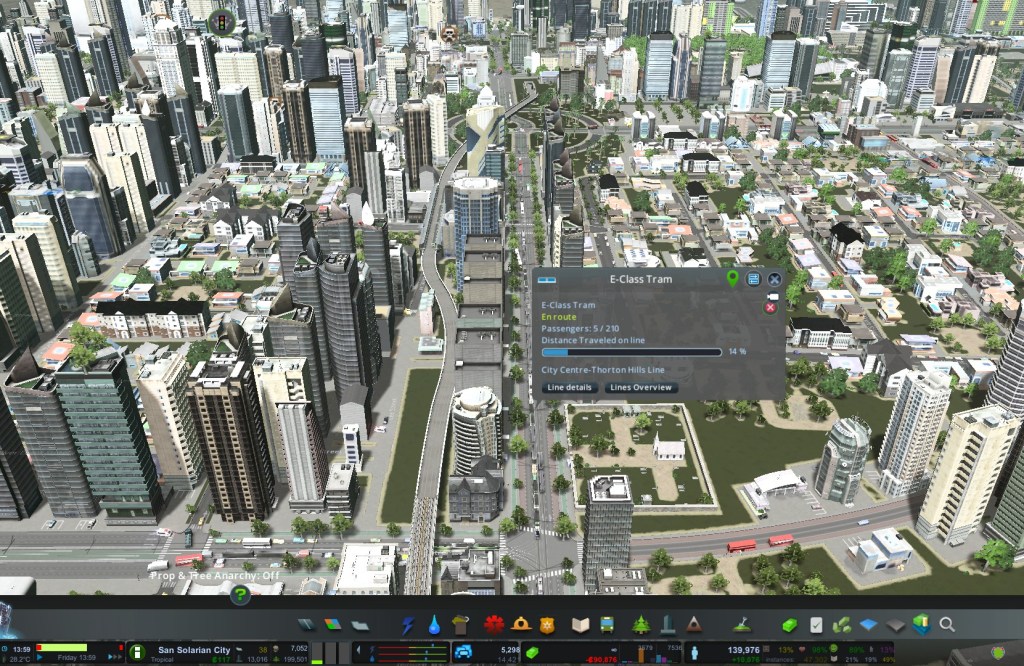Close the E-Class Tram info panel
The width and height of the screenshot is (1024, 666).
[x=773, y=279]
